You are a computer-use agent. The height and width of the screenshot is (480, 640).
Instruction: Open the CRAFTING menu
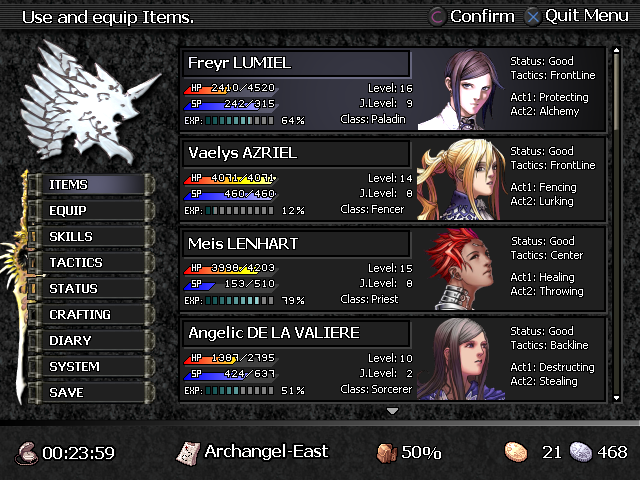90,315
